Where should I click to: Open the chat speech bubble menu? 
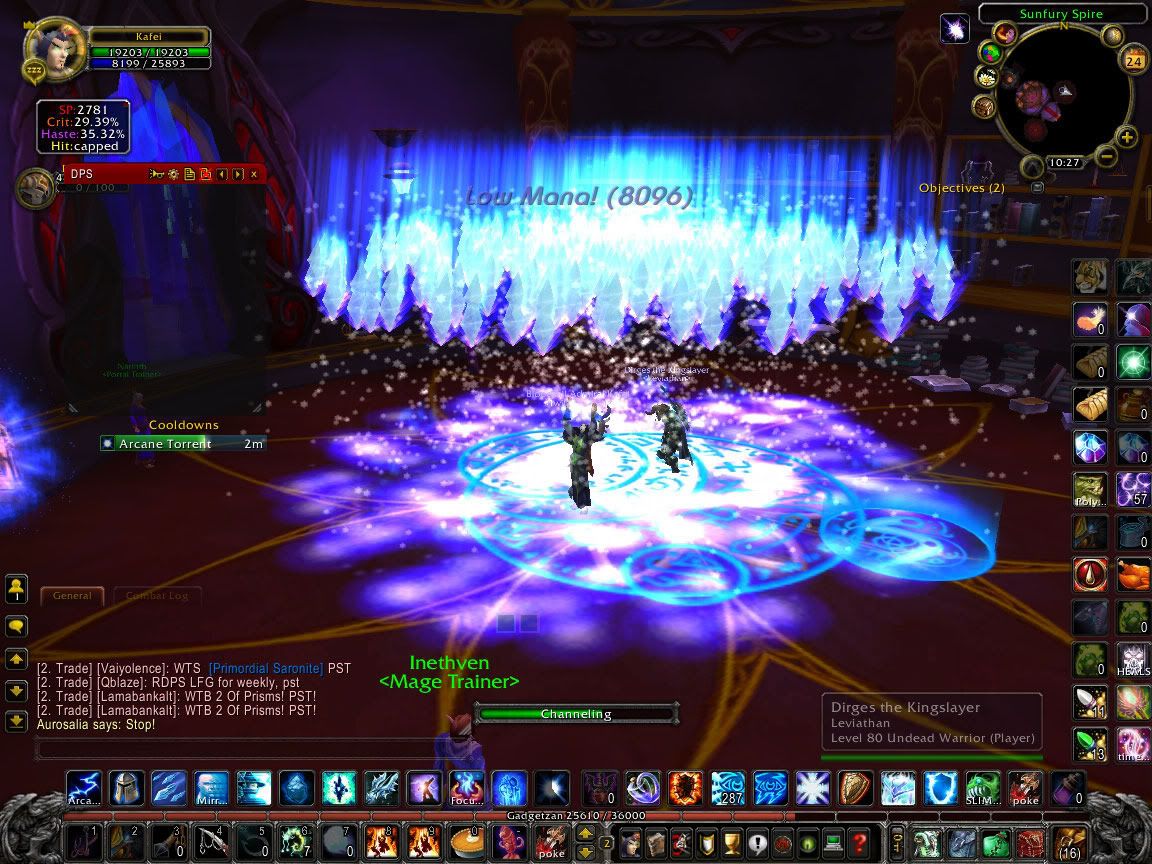(x=16, y=626)
